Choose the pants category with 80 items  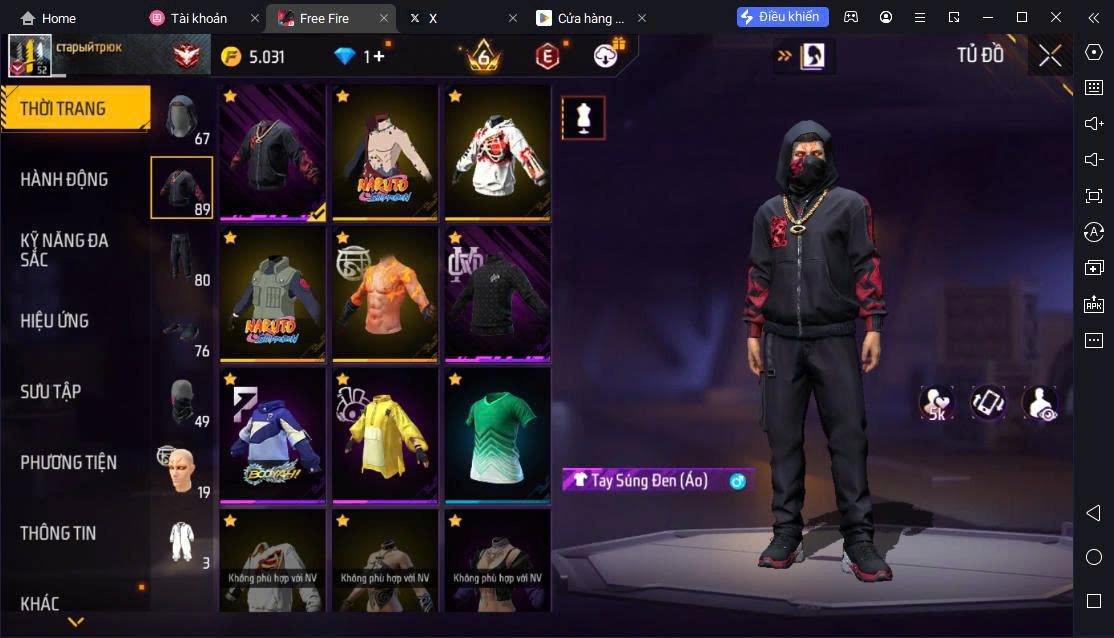182,259
